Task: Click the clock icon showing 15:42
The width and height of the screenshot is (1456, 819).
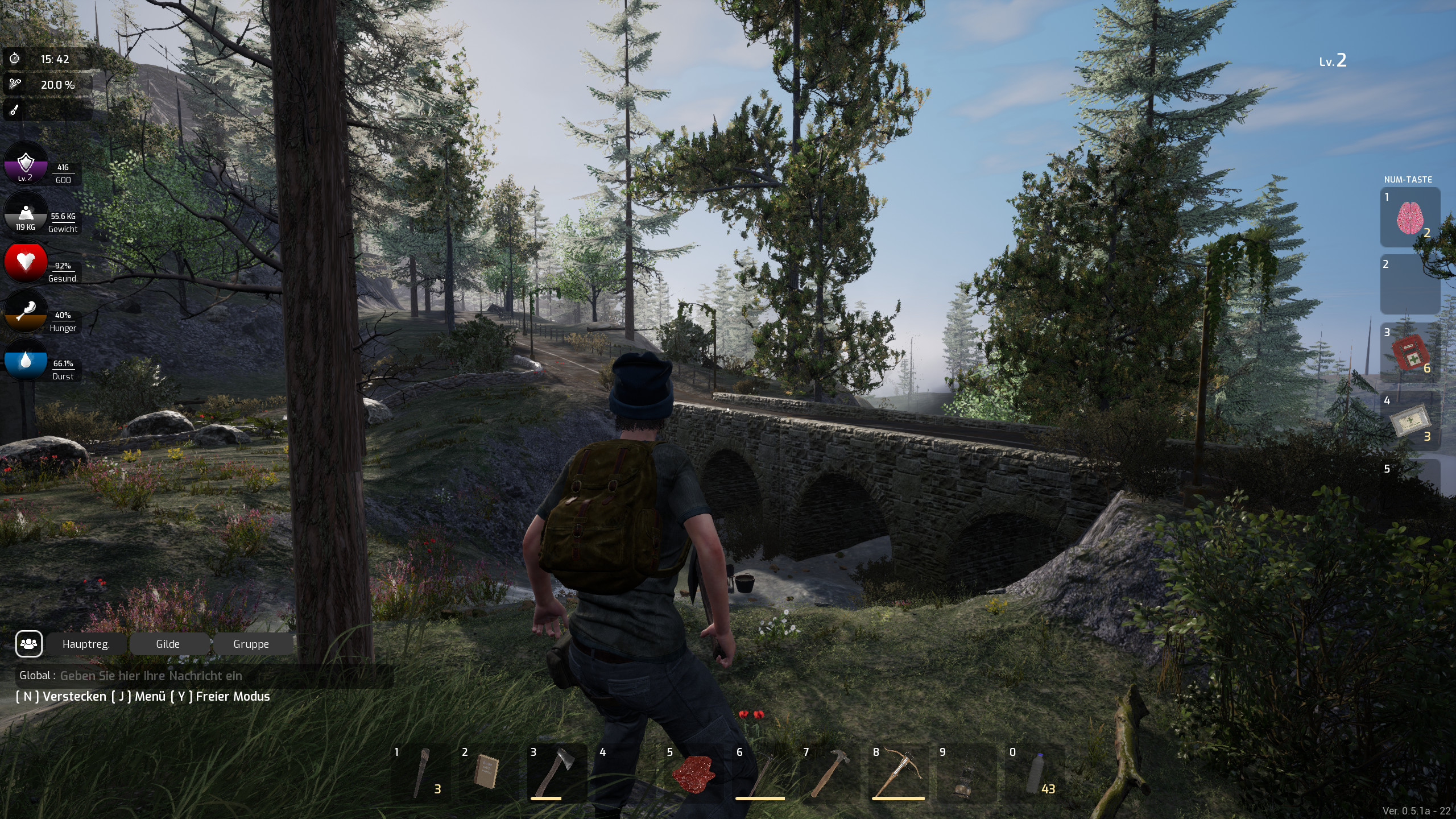Action: point(15,58)
